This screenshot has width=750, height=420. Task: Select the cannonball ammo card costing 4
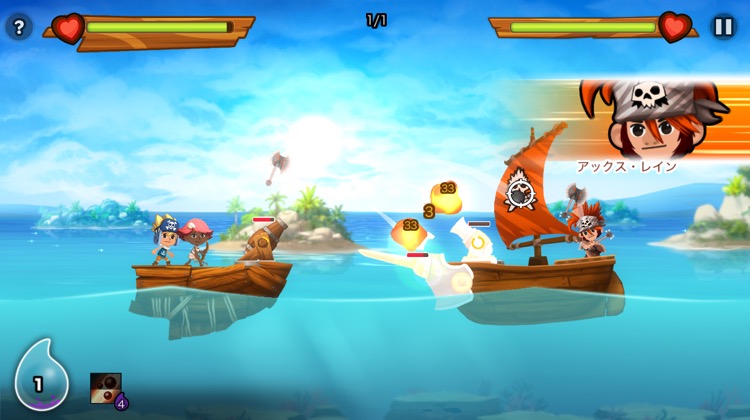pos(106,389)
